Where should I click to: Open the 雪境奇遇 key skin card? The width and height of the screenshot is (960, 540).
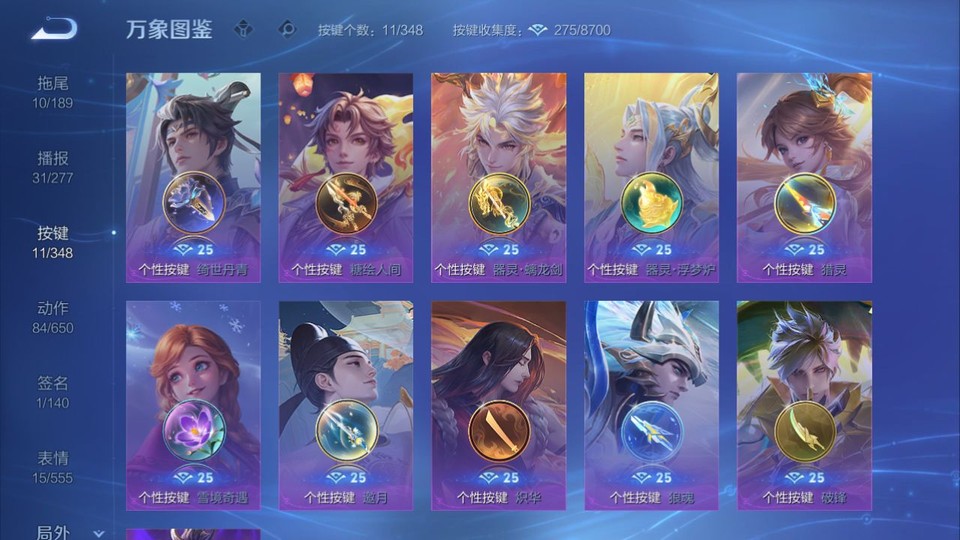pyautogui.click(x=194, y=405)
